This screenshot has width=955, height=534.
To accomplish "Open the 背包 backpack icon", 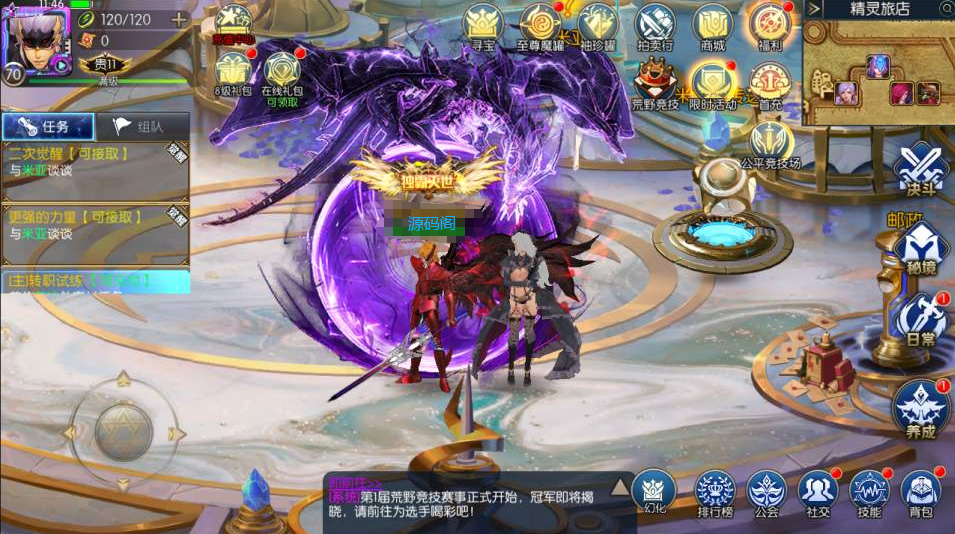I will coord(921,490).
